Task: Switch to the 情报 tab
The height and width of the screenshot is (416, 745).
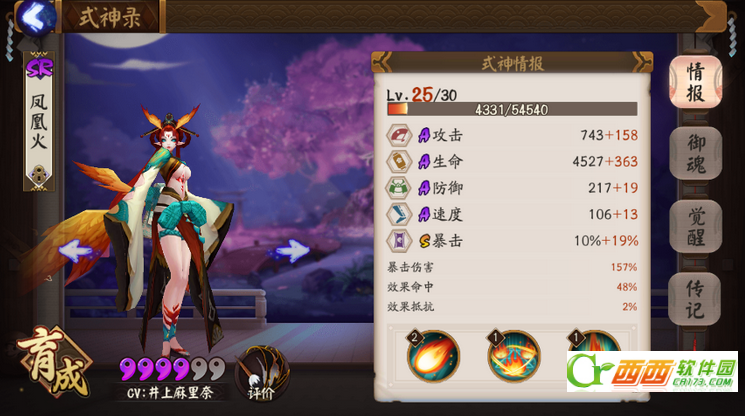Action: 694,83
